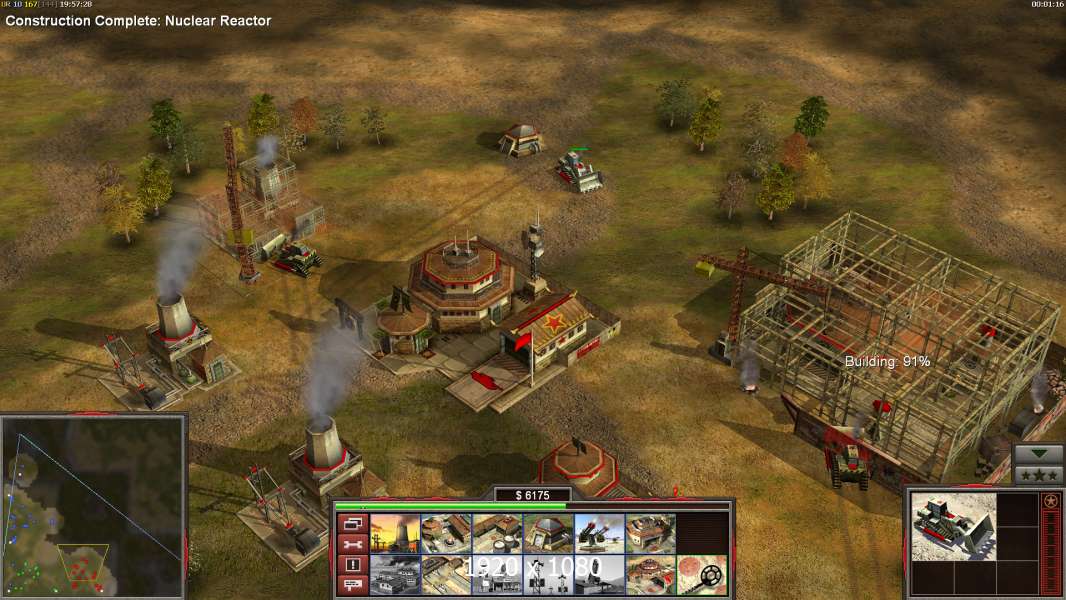Open the chat message button
1066x600 pixels.
point(351,585)
